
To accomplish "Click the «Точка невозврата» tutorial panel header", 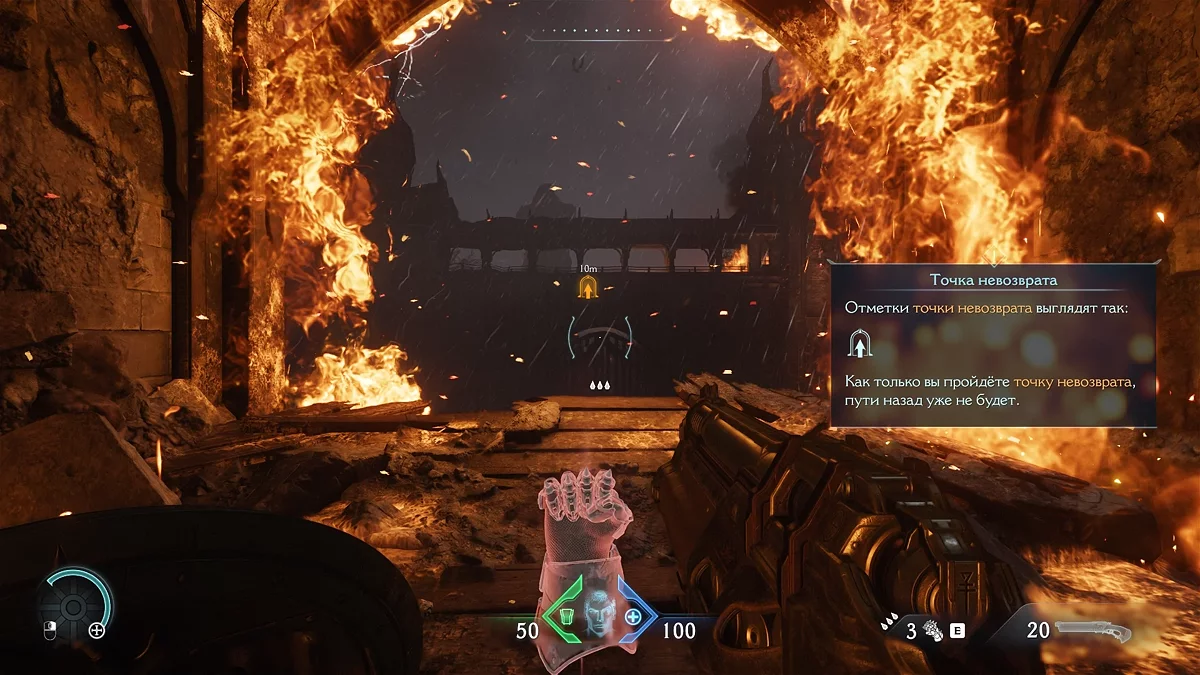I will [993, 280].
